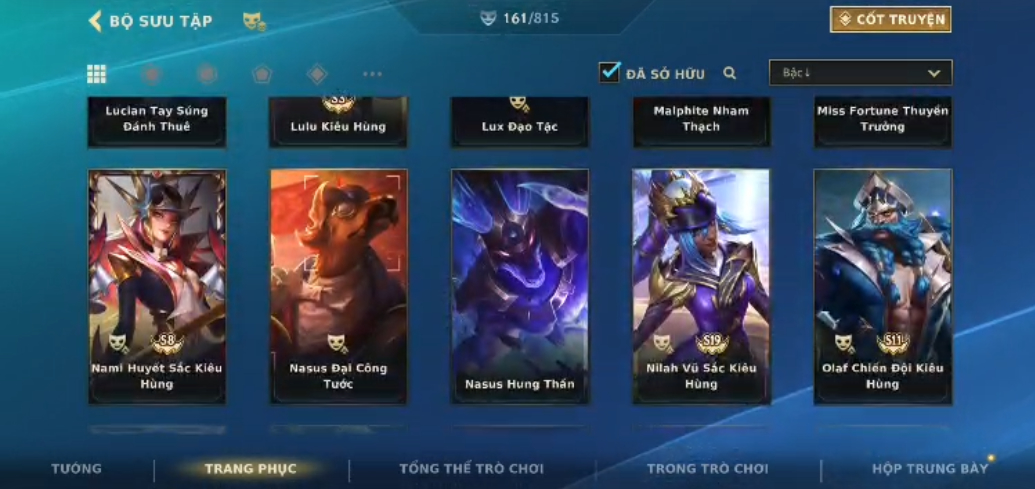Choose Olaf Chiến Đội Kiêu Hùng skin

[x=882, y=285]
